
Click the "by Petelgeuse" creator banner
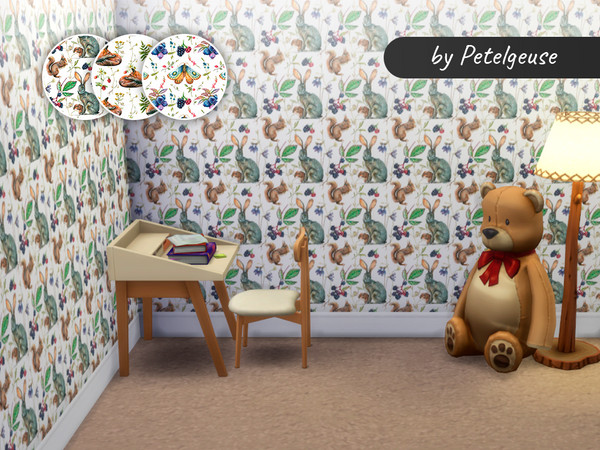pos(492,58)
